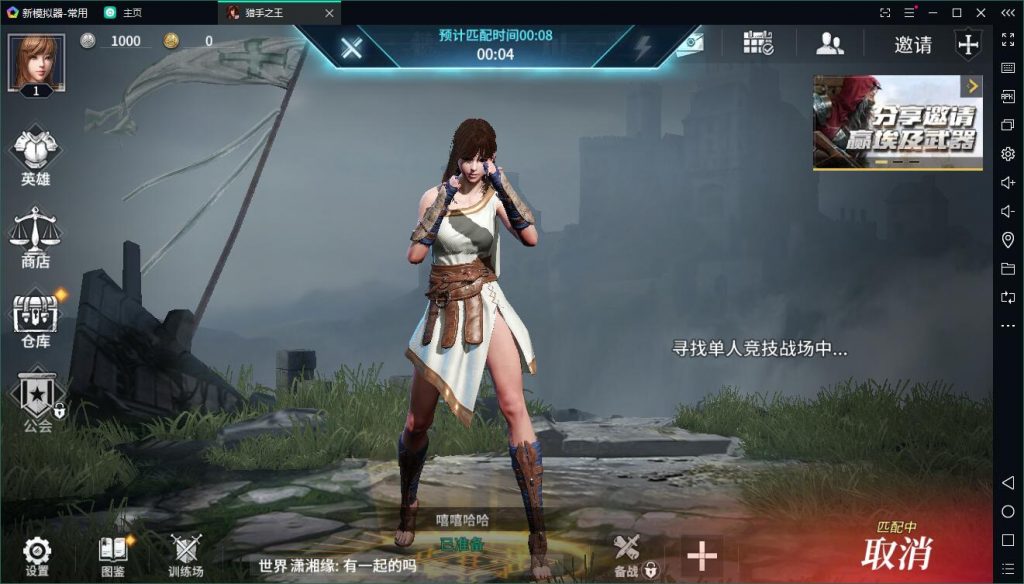Open the calendar check-in icon
The width and height of the screenshot is (1024, 584).
[x=758, y=44]
